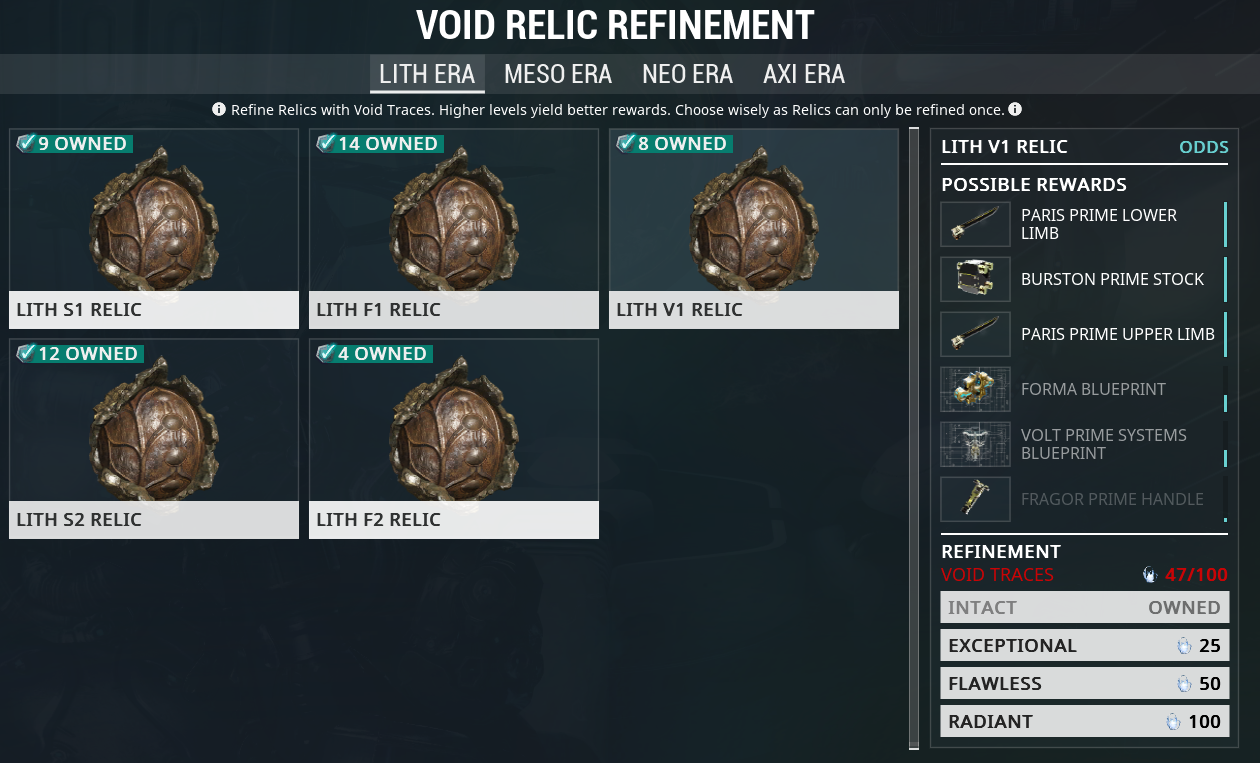Click the Fragor Prime Handle reward
The image size is (1260, 763).
[1084, 499]
